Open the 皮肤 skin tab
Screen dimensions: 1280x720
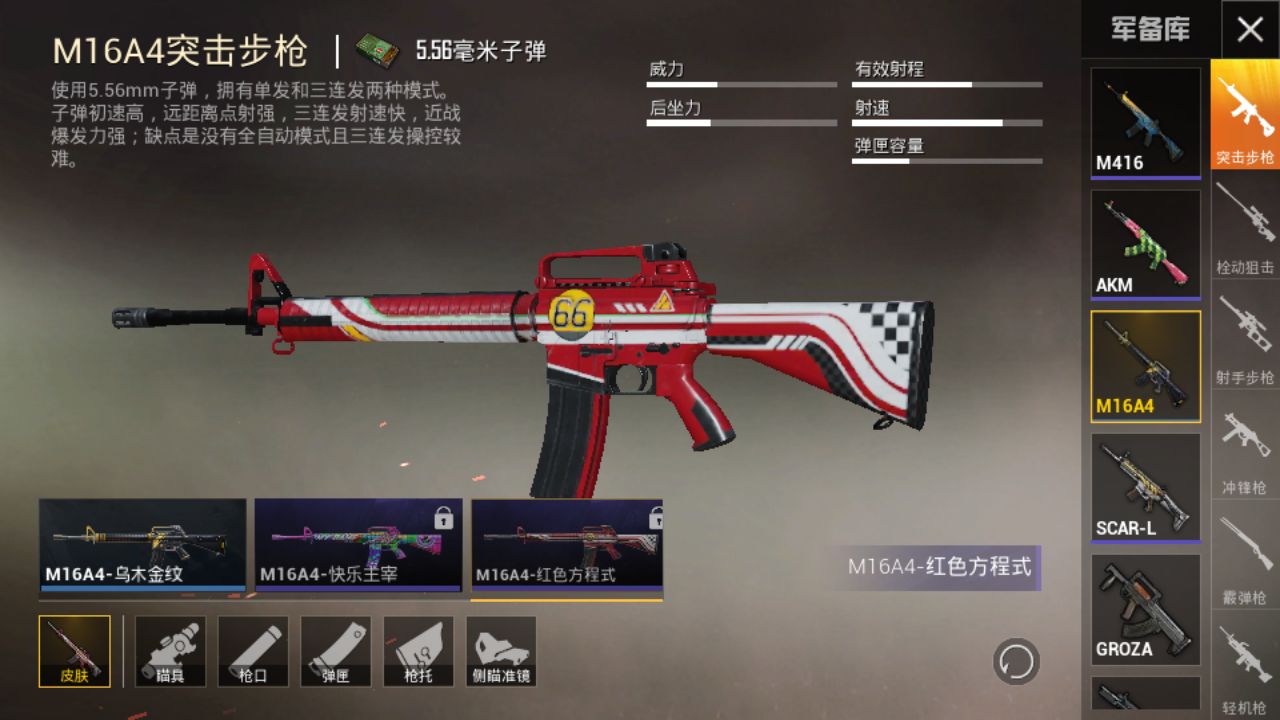click(x=75, y=651)
